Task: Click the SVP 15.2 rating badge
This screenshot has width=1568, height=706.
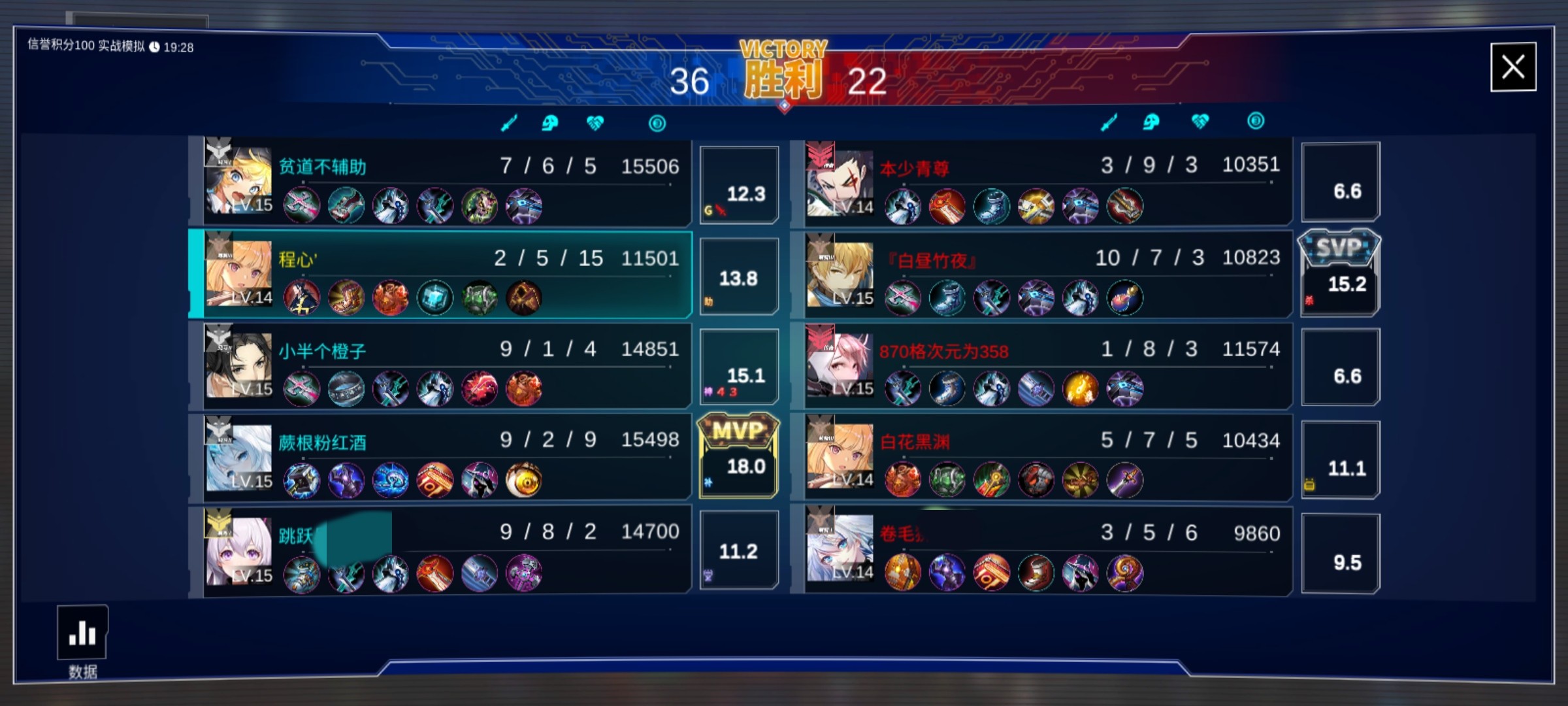Action: [1340, 273]
